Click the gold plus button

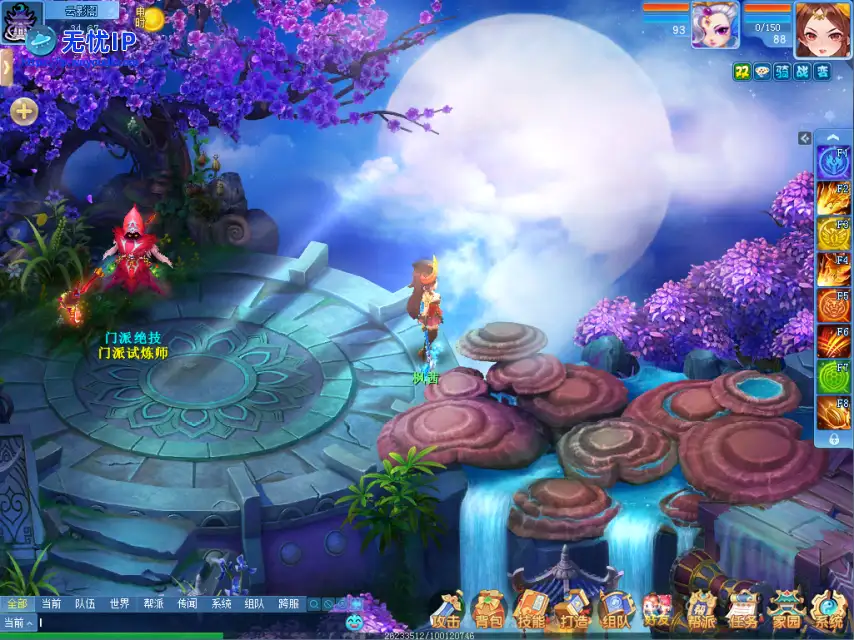point(24,112)
